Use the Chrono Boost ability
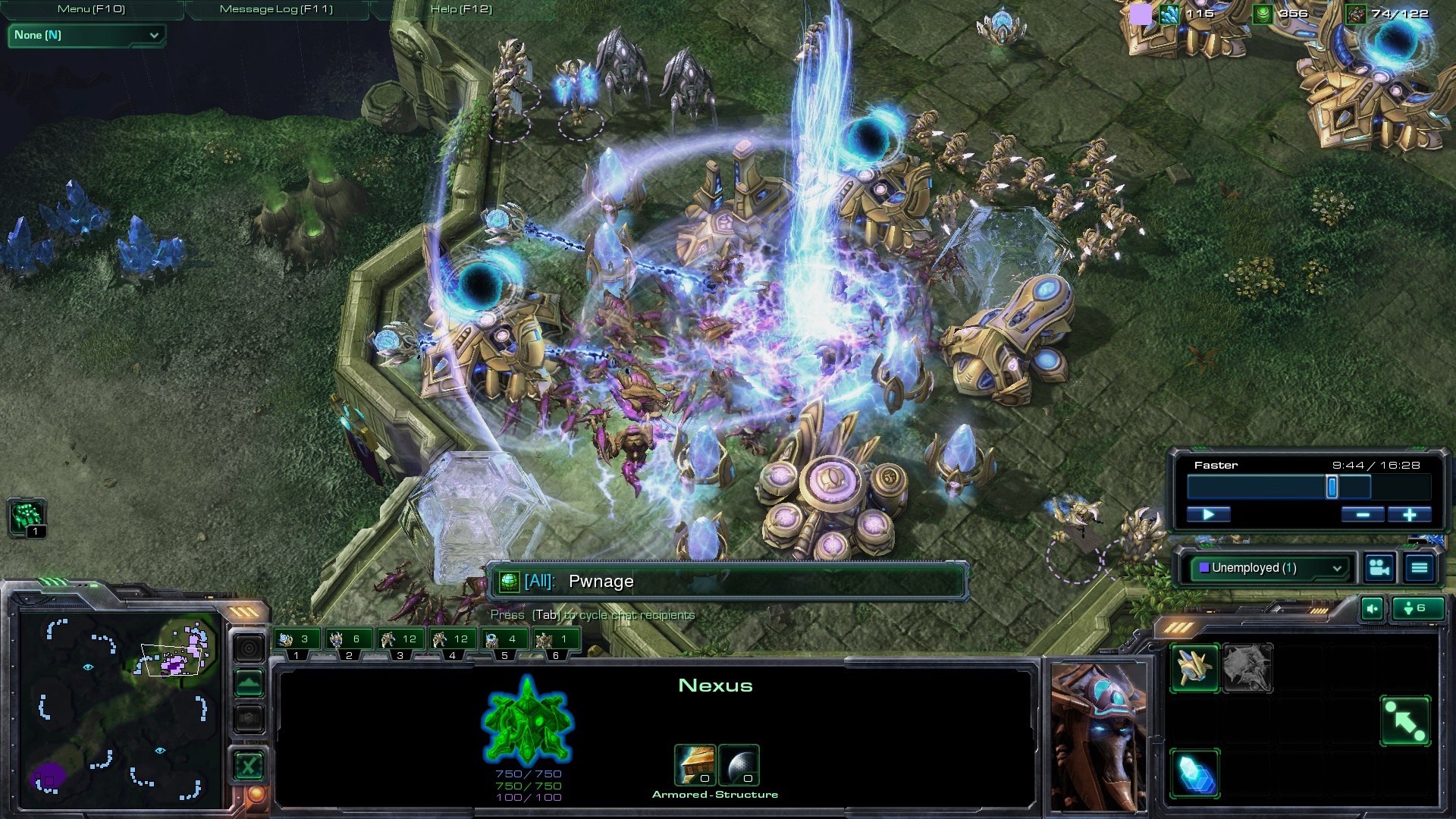The width and height of the screenshot is (1456, 819). (1194, 773)
